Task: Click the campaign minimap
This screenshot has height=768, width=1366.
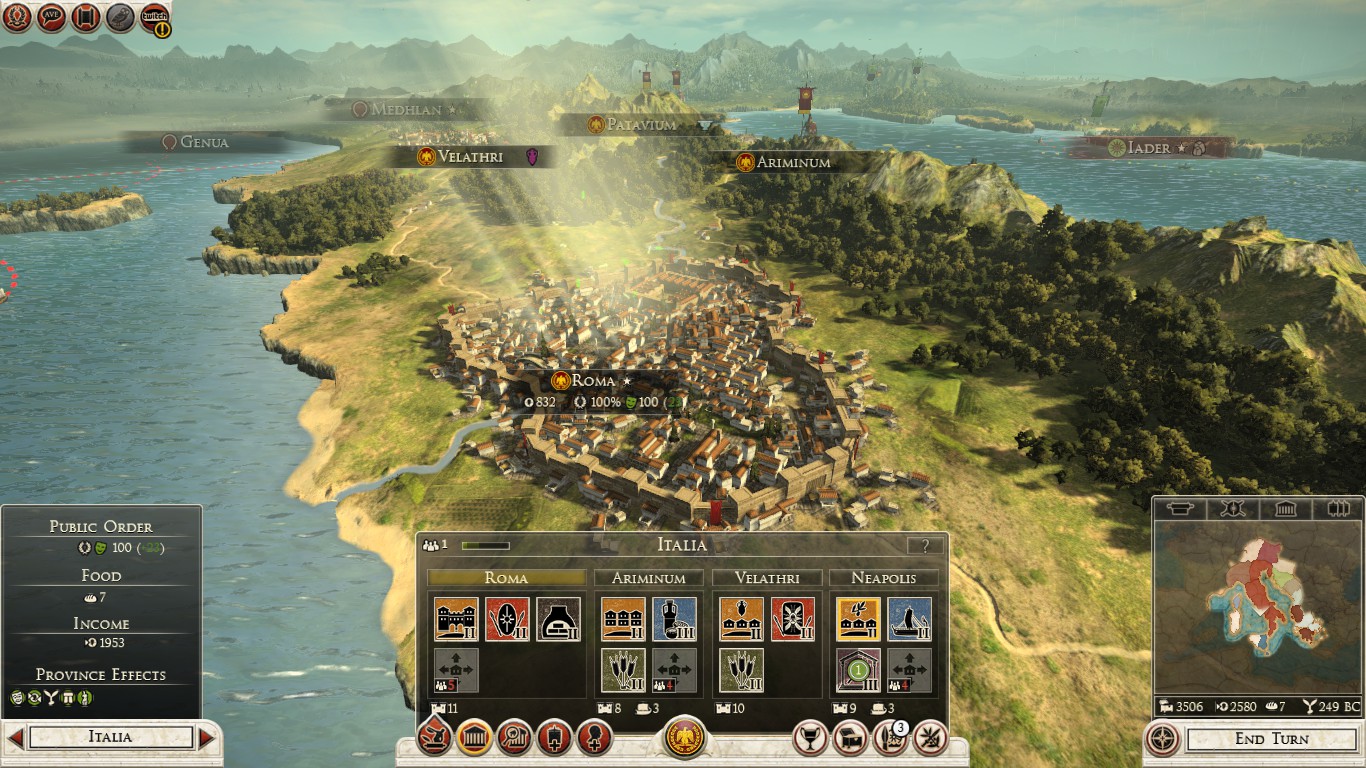Action: click(1256, 606)
